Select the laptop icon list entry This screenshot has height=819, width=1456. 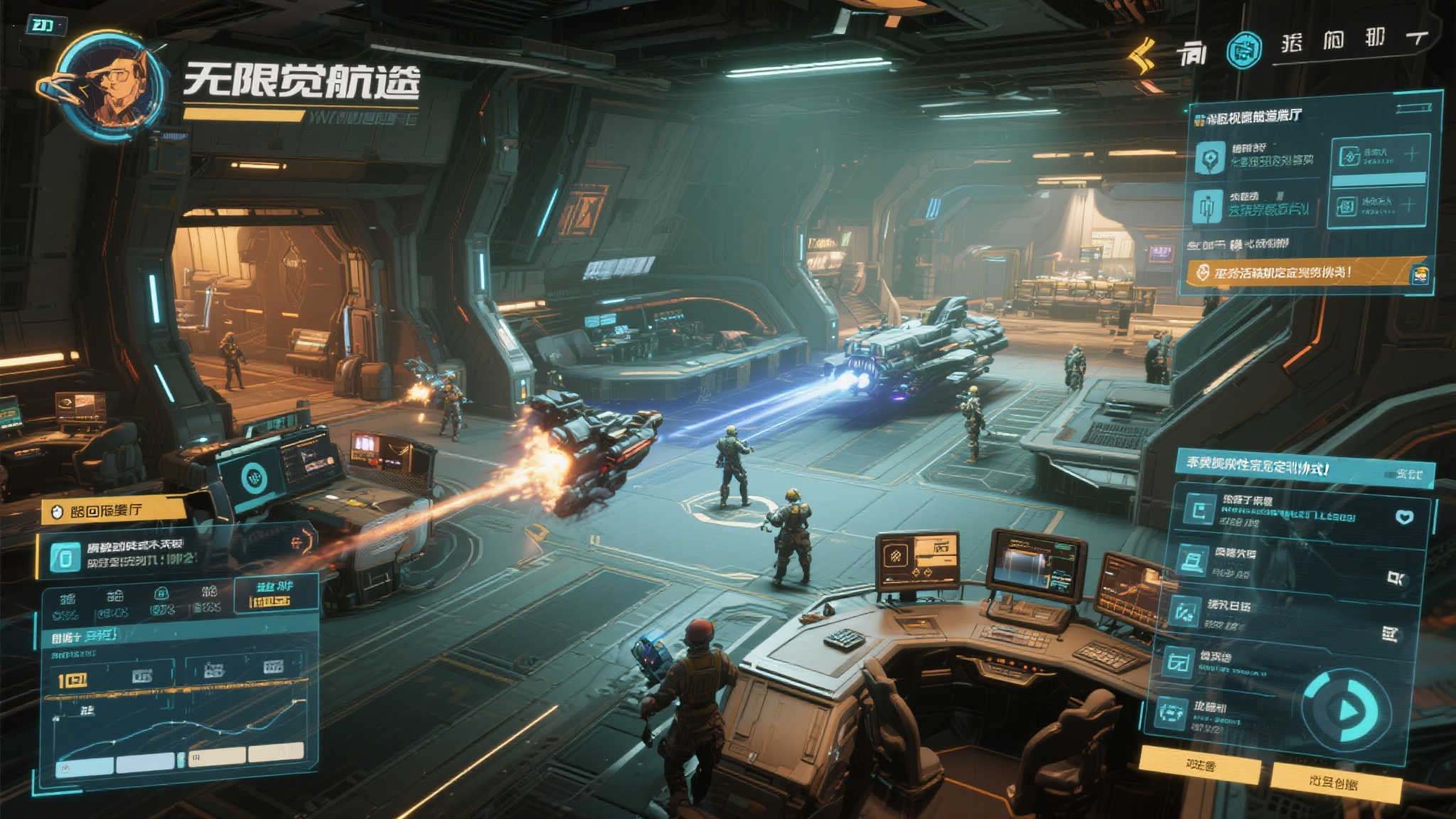[x=1194, y=560]
